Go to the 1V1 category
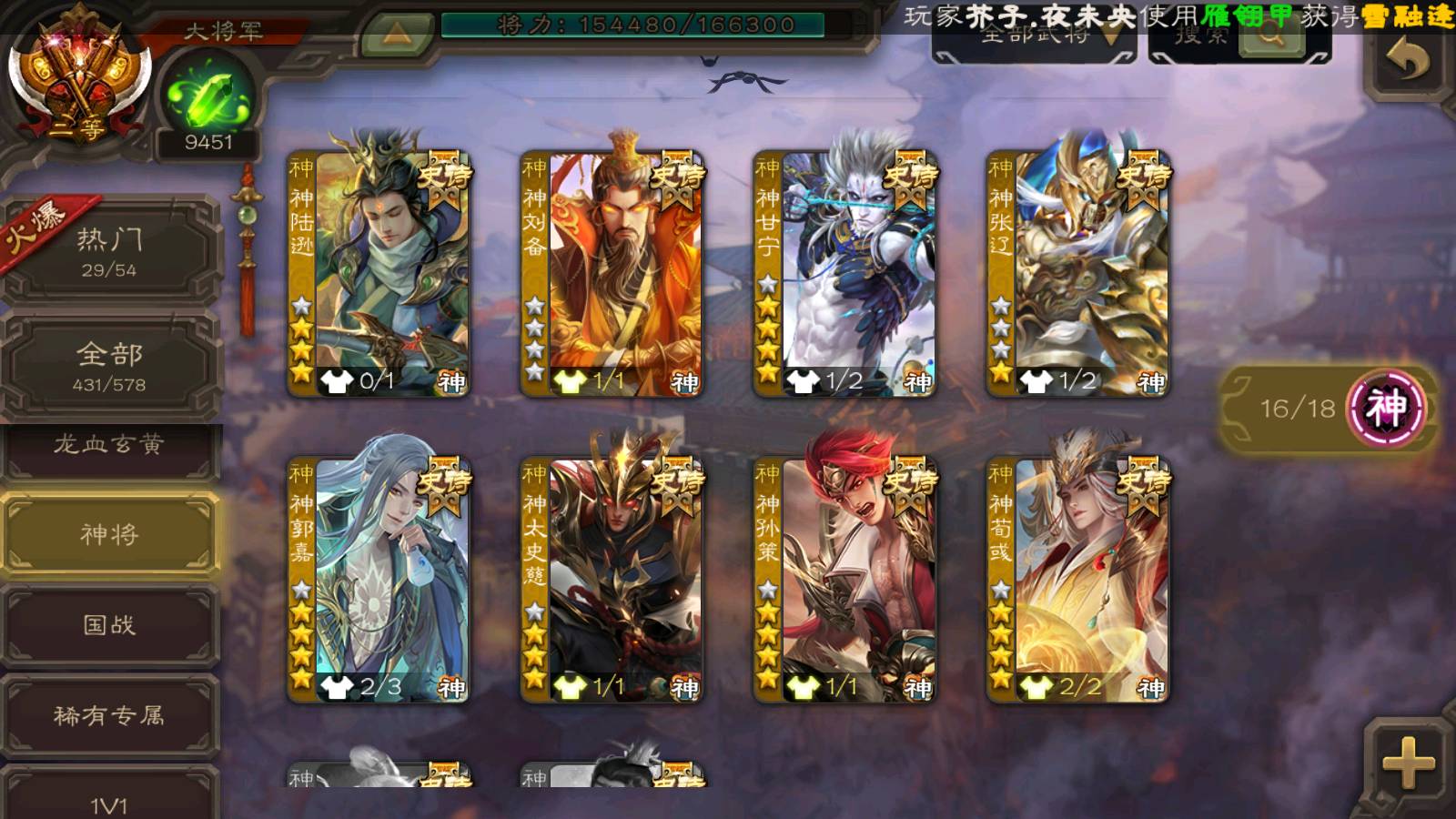Viewport: 1456px width, 819px height. tap(109, 801)
